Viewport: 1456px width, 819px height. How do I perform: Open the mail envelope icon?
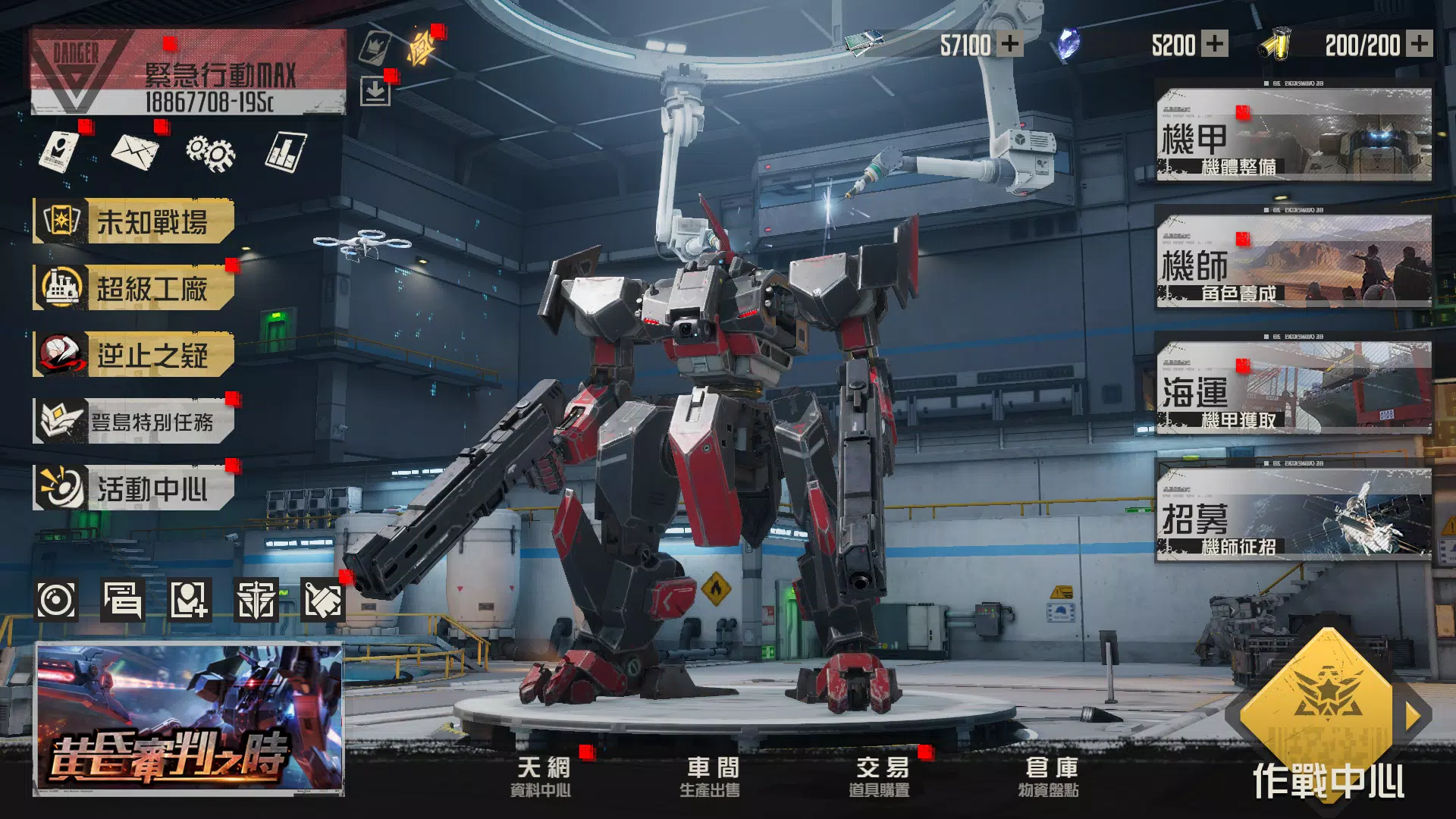135,152
